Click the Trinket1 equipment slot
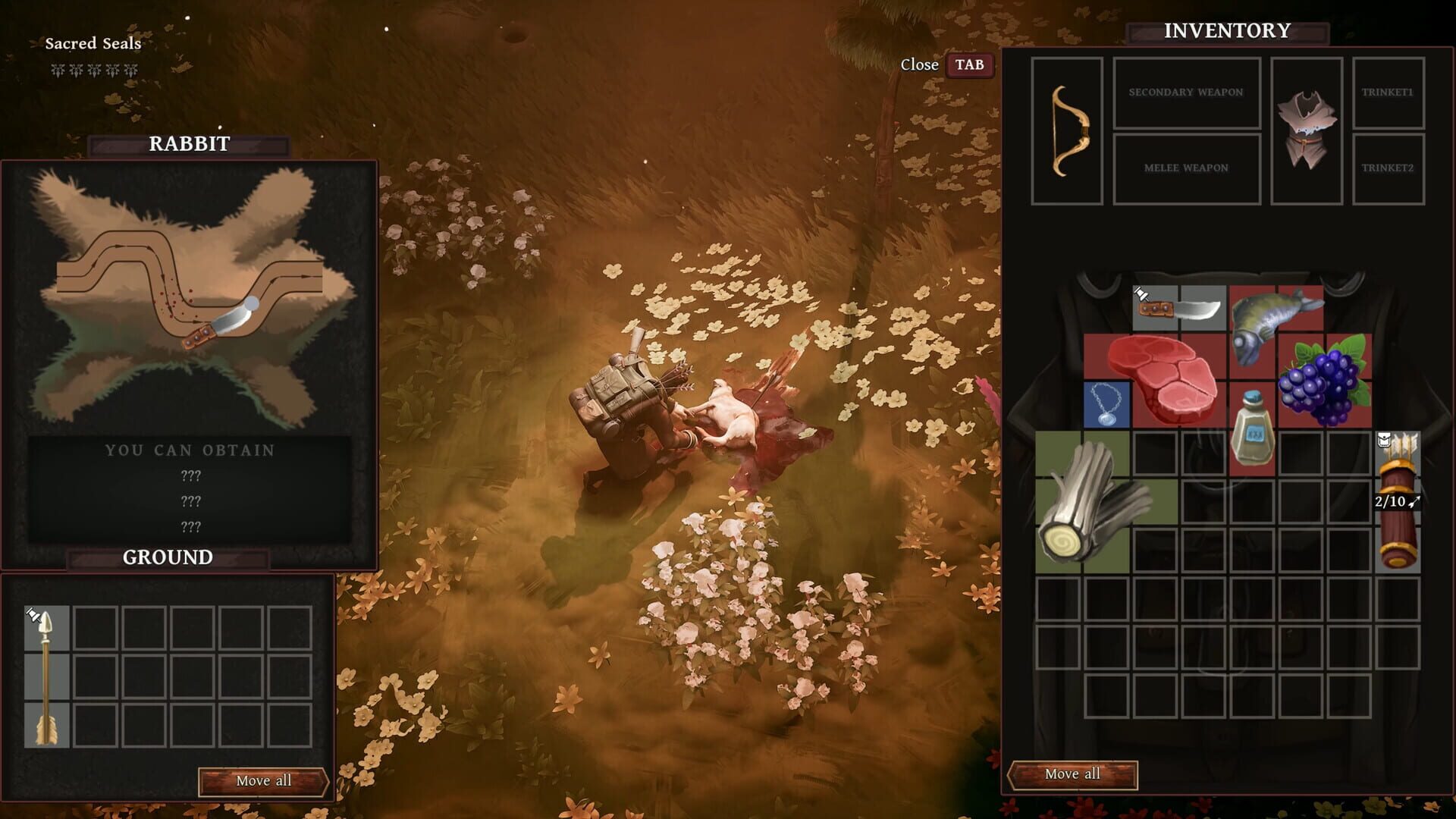 pyautogui.click(x=1390, y=93)
